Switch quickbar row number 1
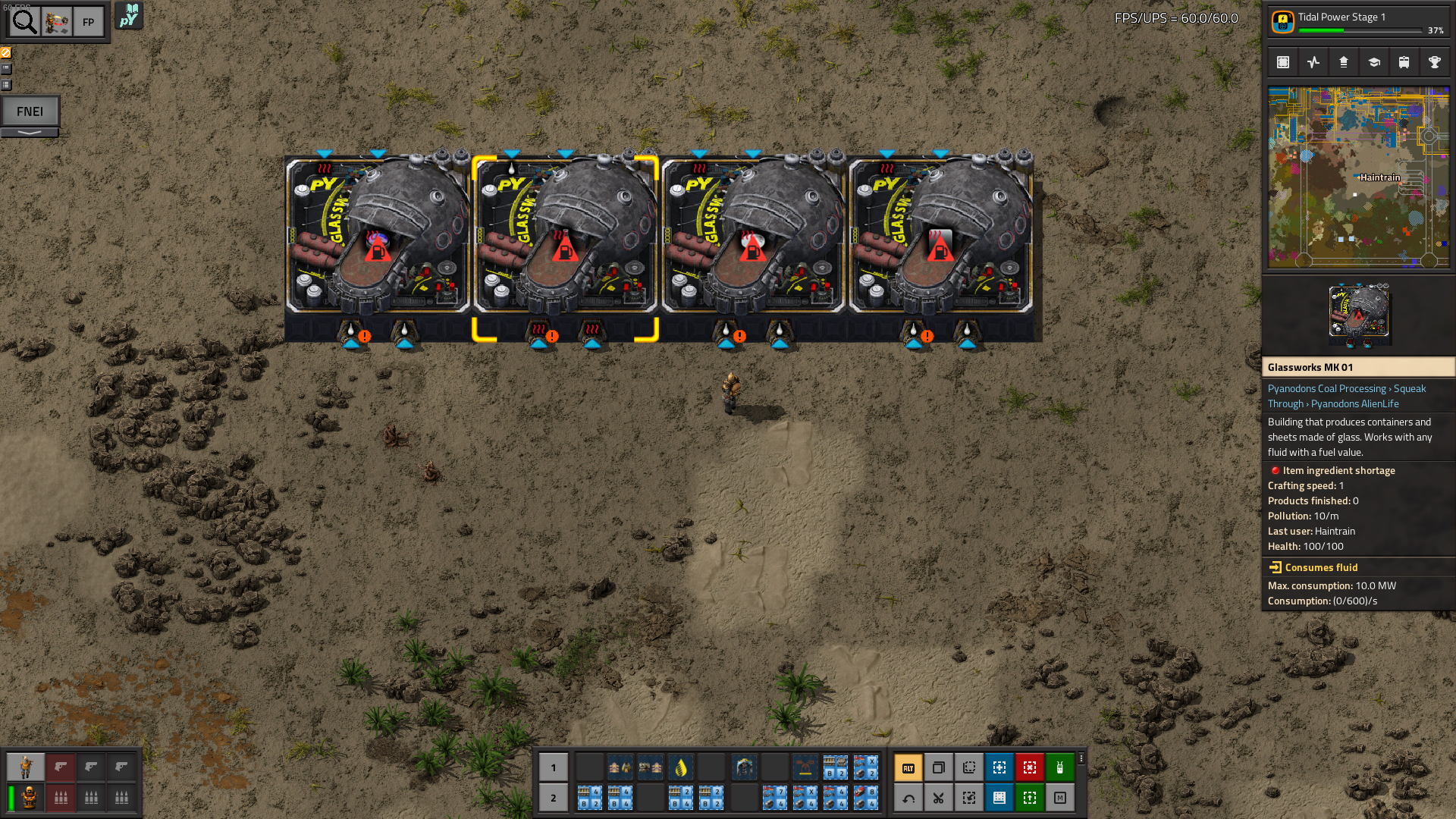This screenshot has width=1456, height=819. (x=554, y=767)
